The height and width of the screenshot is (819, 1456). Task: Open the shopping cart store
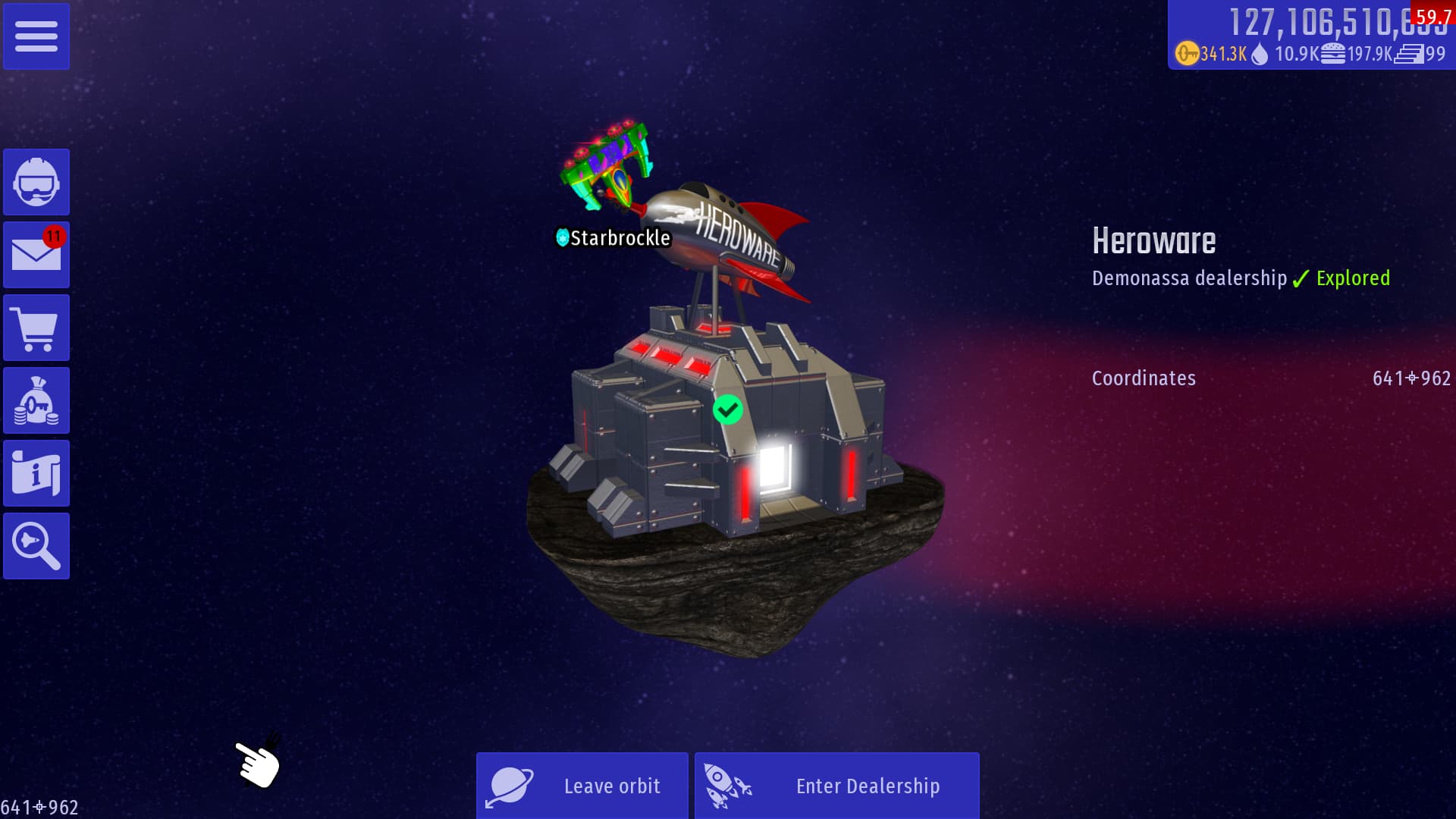pos(36,328)
